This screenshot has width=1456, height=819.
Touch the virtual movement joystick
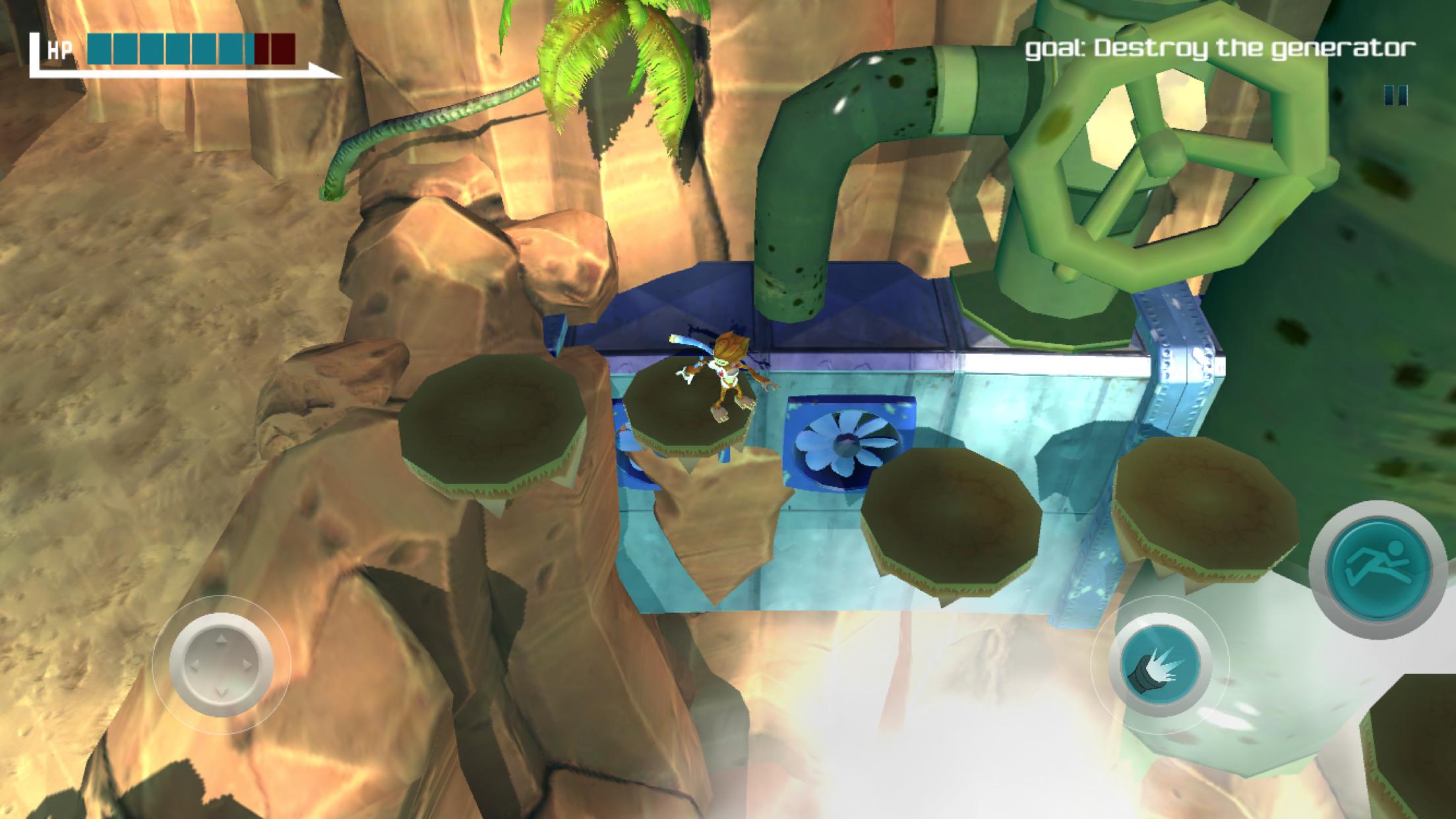click(x=222, y=665)
